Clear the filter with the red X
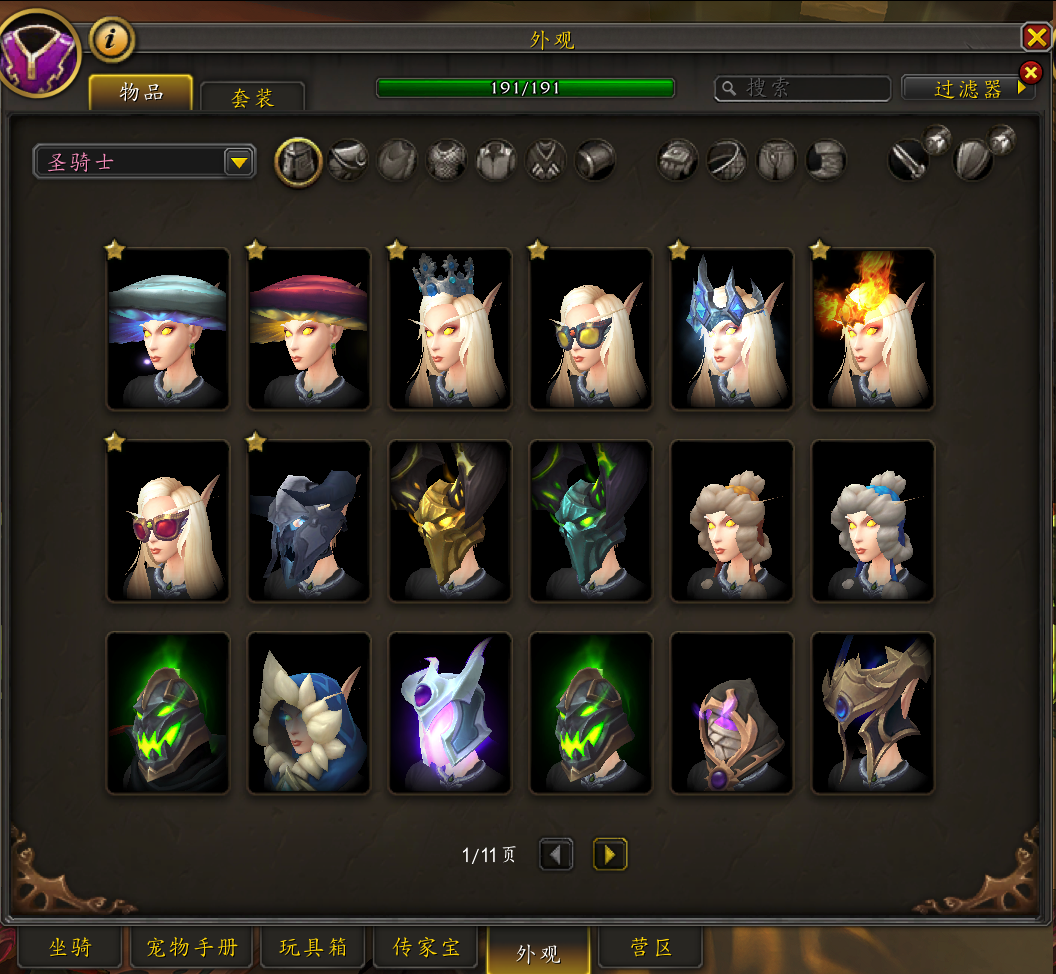 pos(1030,72)
